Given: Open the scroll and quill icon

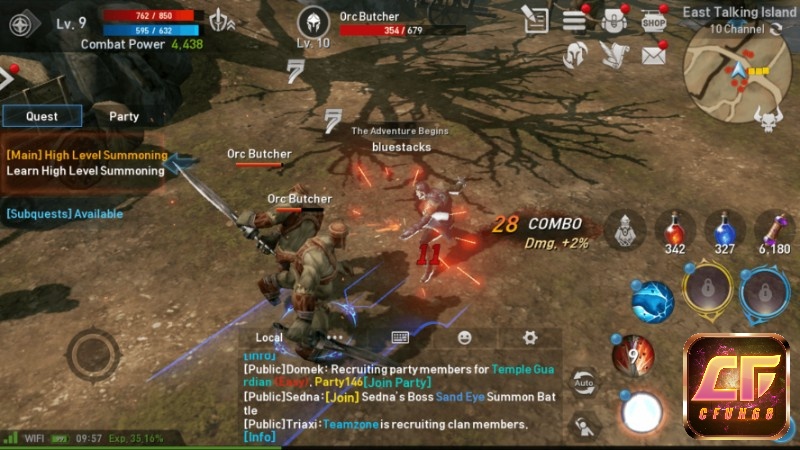Looking at the screenshot, I should coord(612,54).
